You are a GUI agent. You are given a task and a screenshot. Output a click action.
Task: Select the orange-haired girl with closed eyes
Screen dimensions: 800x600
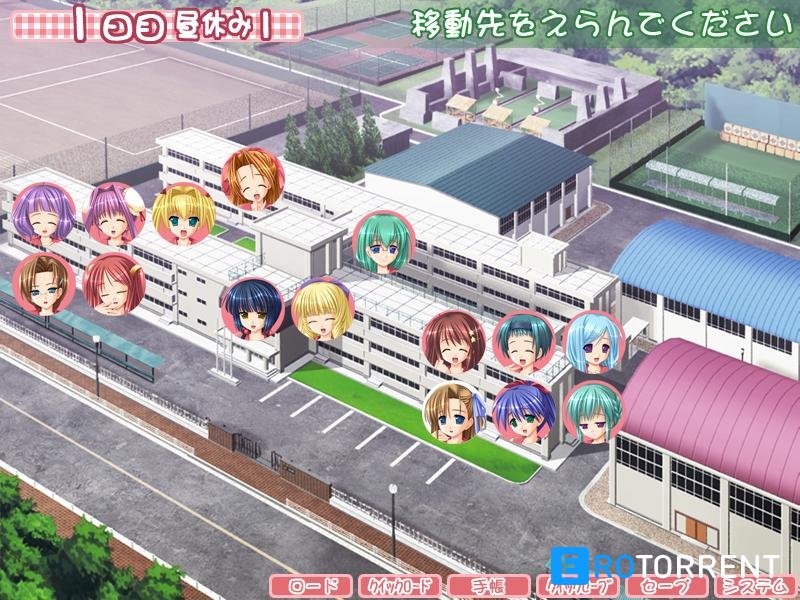pyautogui.click(x=252, y=179)
